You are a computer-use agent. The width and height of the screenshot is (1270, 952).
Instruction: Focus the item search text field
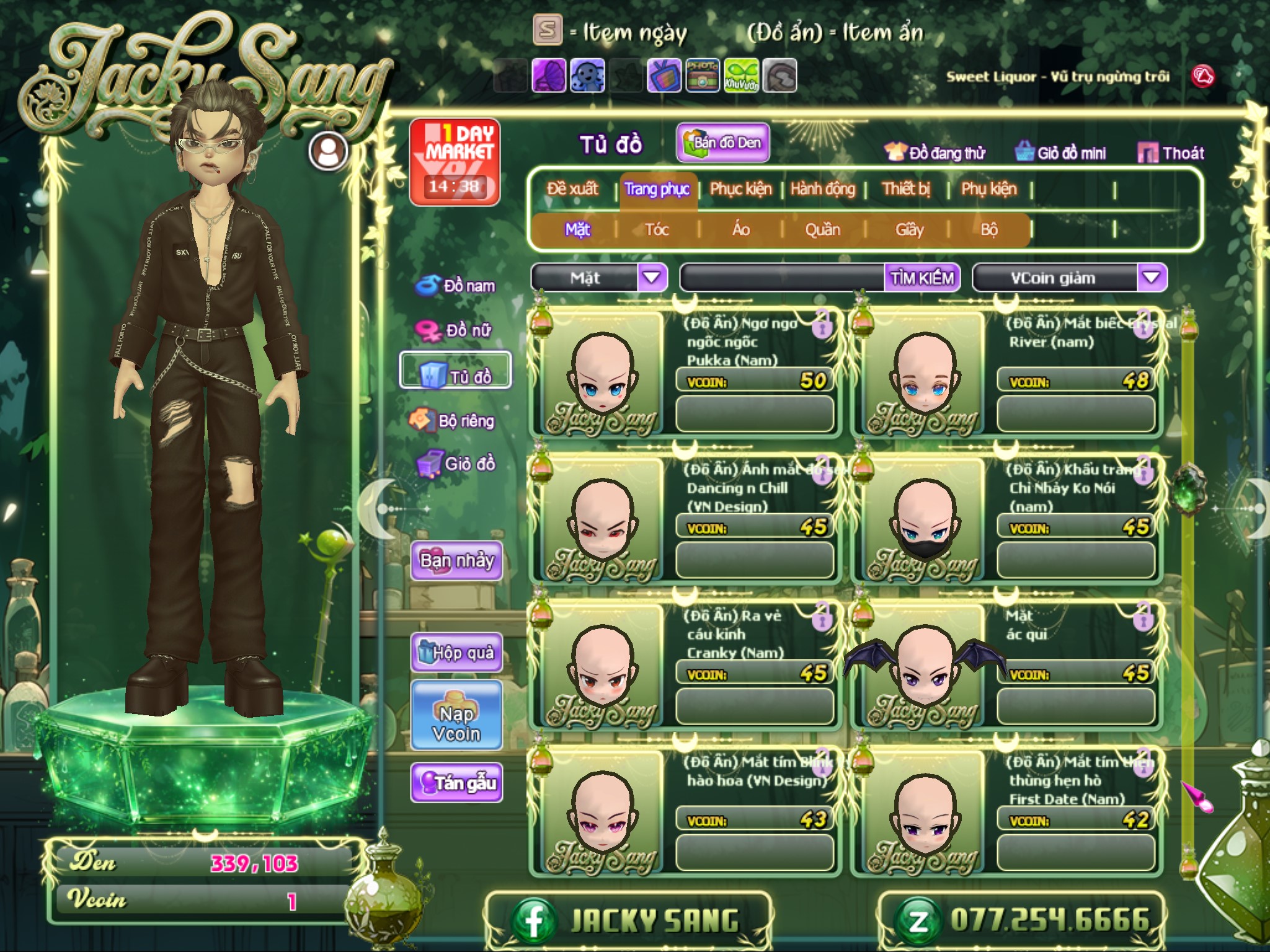783,278
